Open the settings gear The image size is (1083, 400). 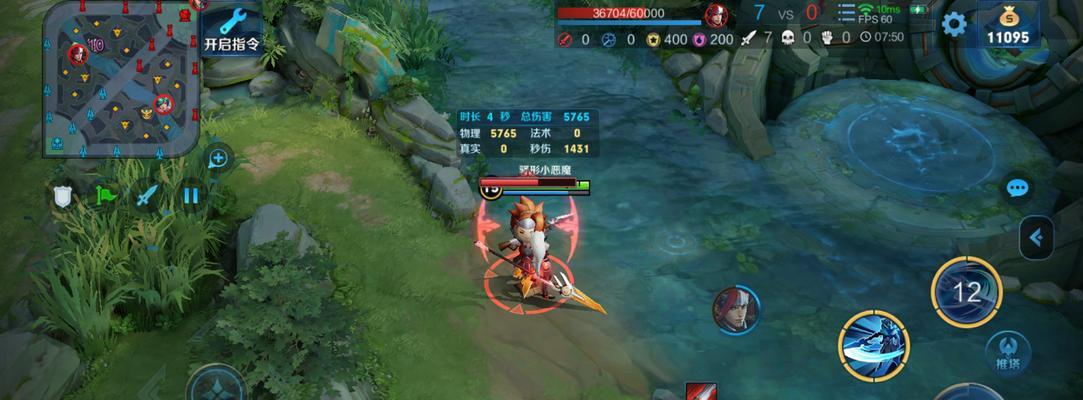pyautogui.click(x=954, y=24)
